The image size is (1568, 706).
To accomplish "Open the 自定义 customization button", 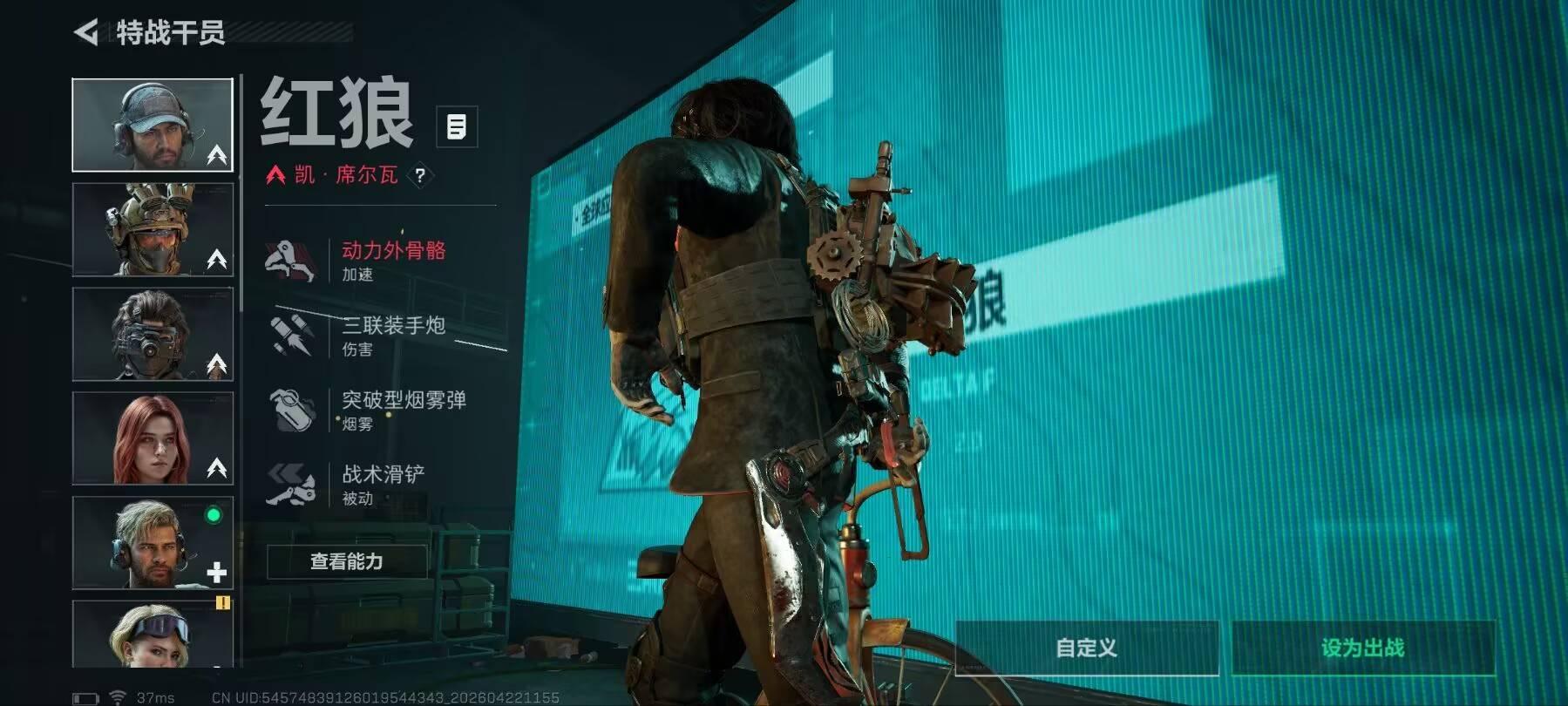I will [1086, 648].
